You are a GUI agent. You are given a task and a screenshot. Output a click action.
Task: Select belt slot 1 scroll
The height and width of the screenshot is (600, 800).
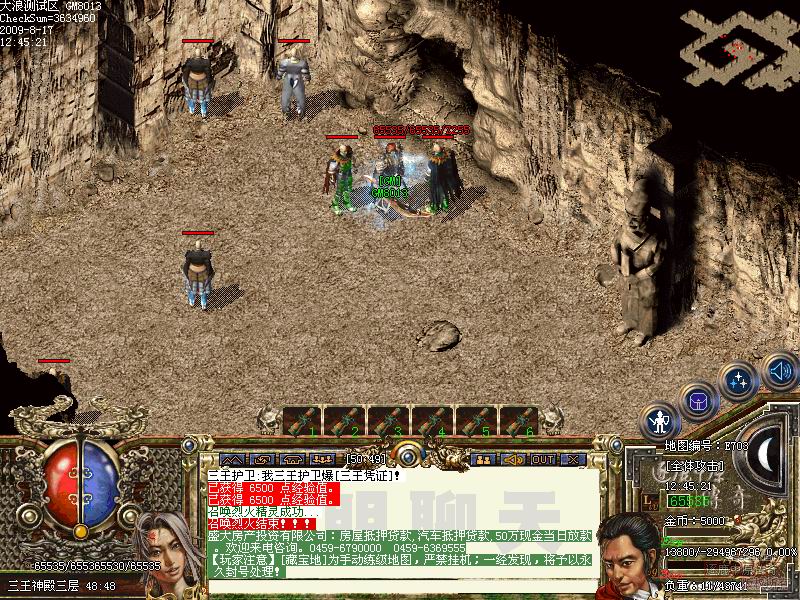[x=301, y=421]
